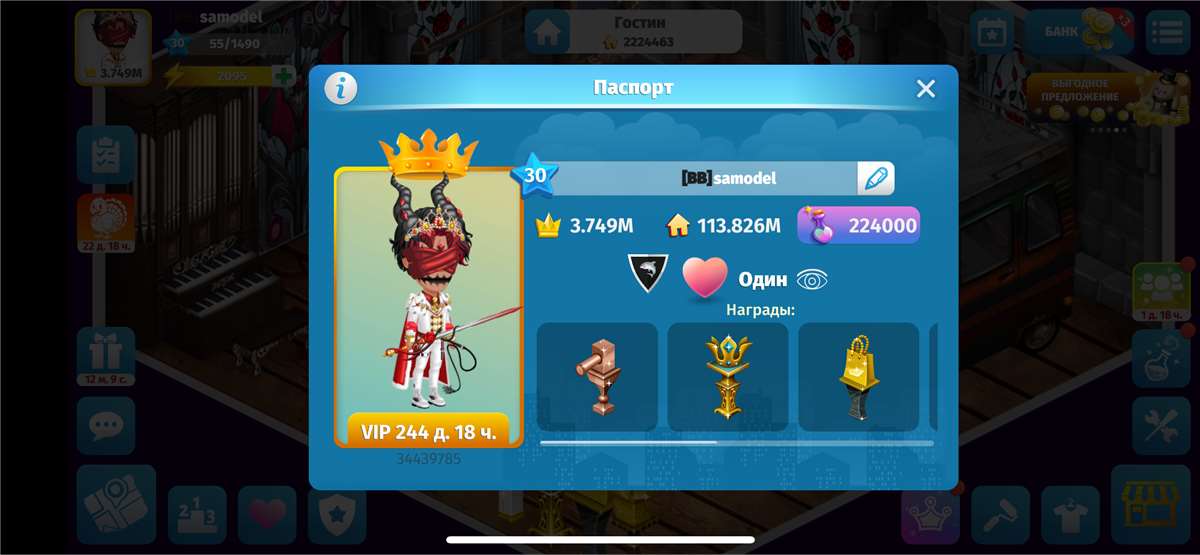Close the Паспорт window
The width and height of the screenshot is (1200, 555).
point(926,89)
